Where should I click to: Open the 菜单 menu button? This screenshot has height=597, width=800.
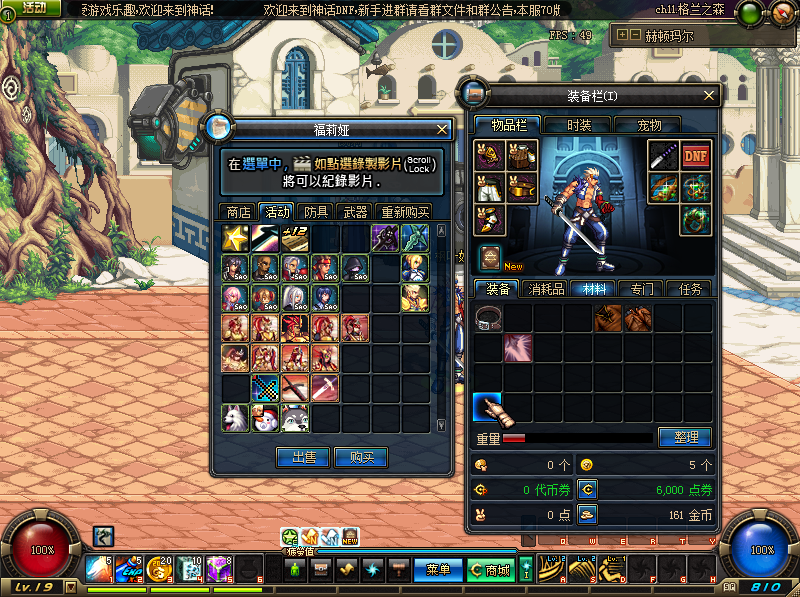click(438, 570)
